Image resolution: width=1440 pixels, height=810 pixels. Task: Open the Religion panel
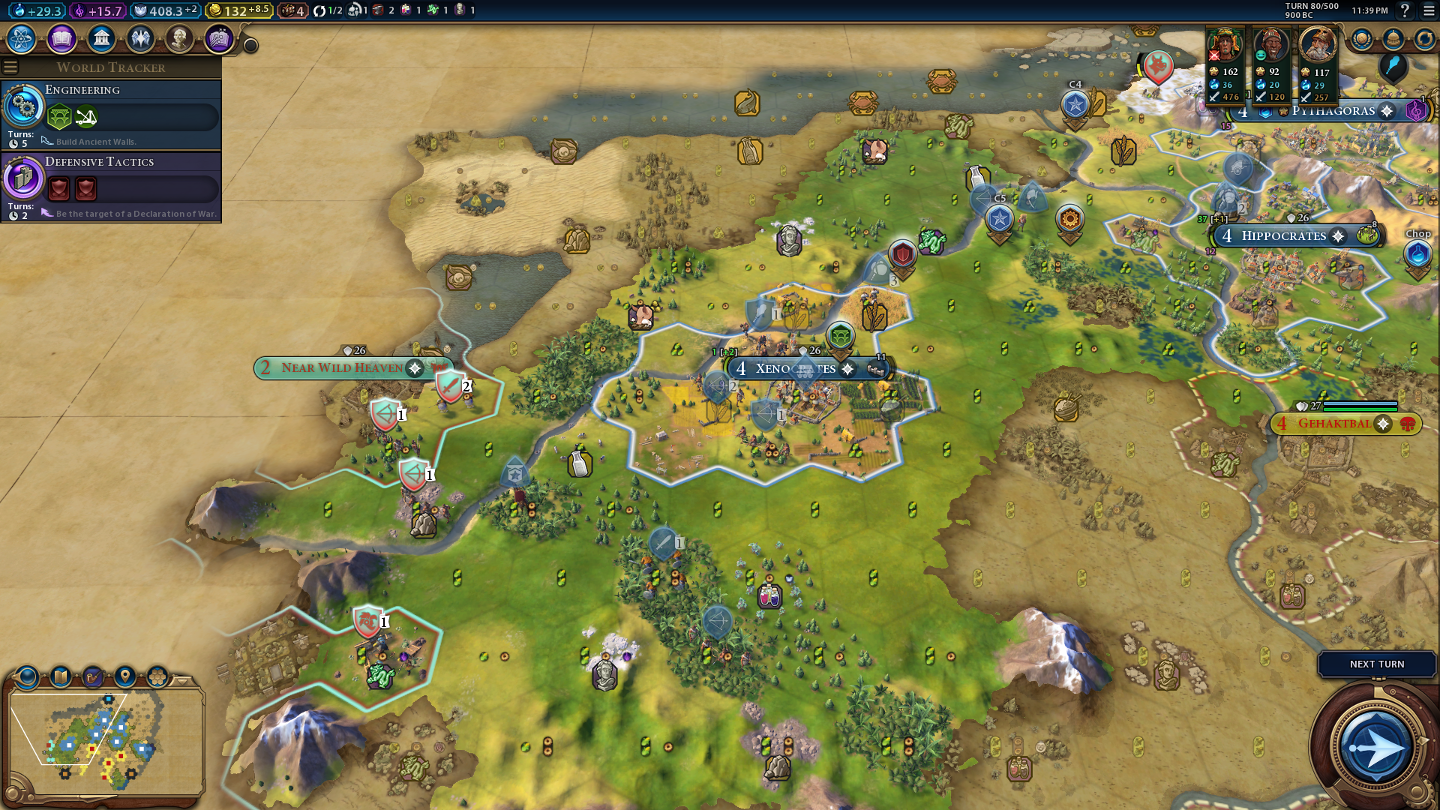[x=140, y=39]
